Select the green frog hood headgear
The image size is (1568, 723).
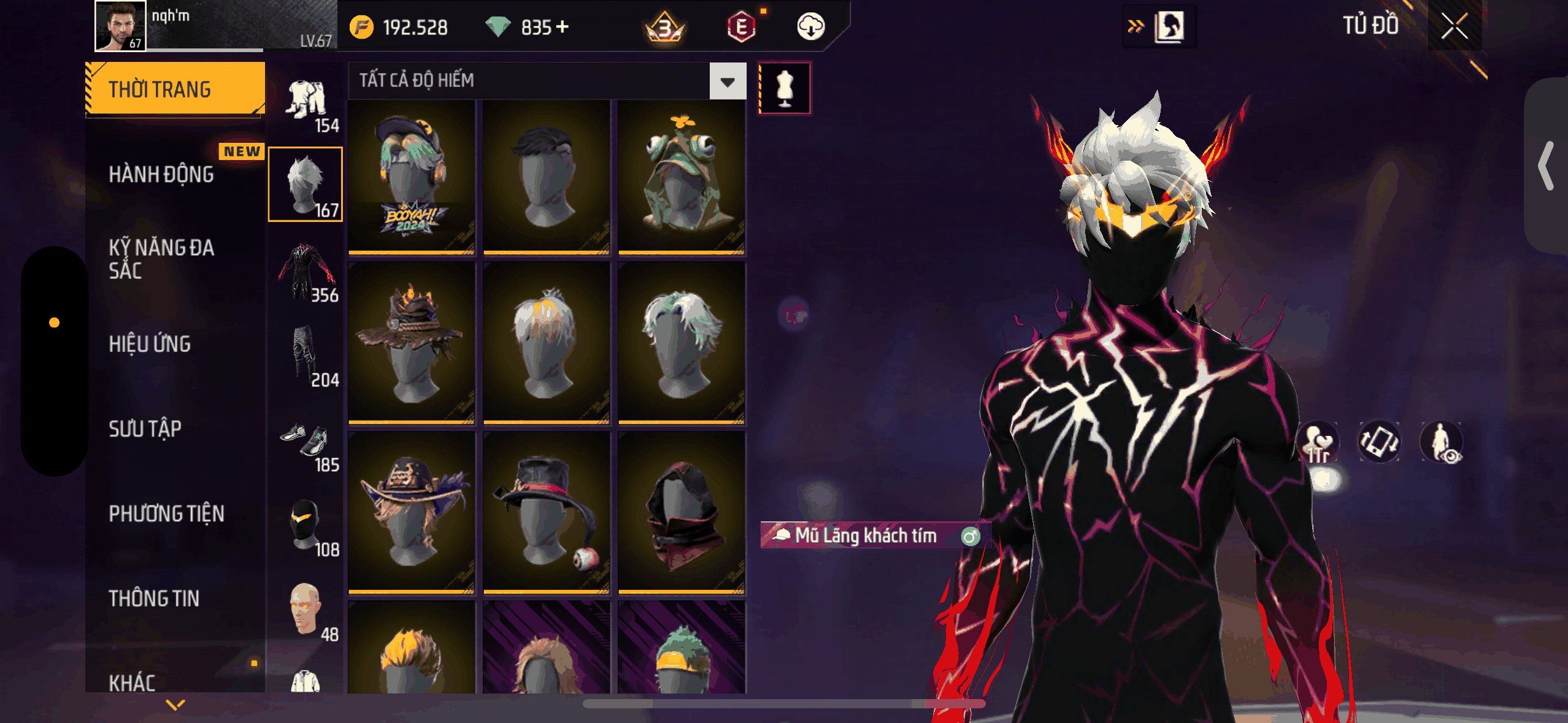(x=681, y=177)
